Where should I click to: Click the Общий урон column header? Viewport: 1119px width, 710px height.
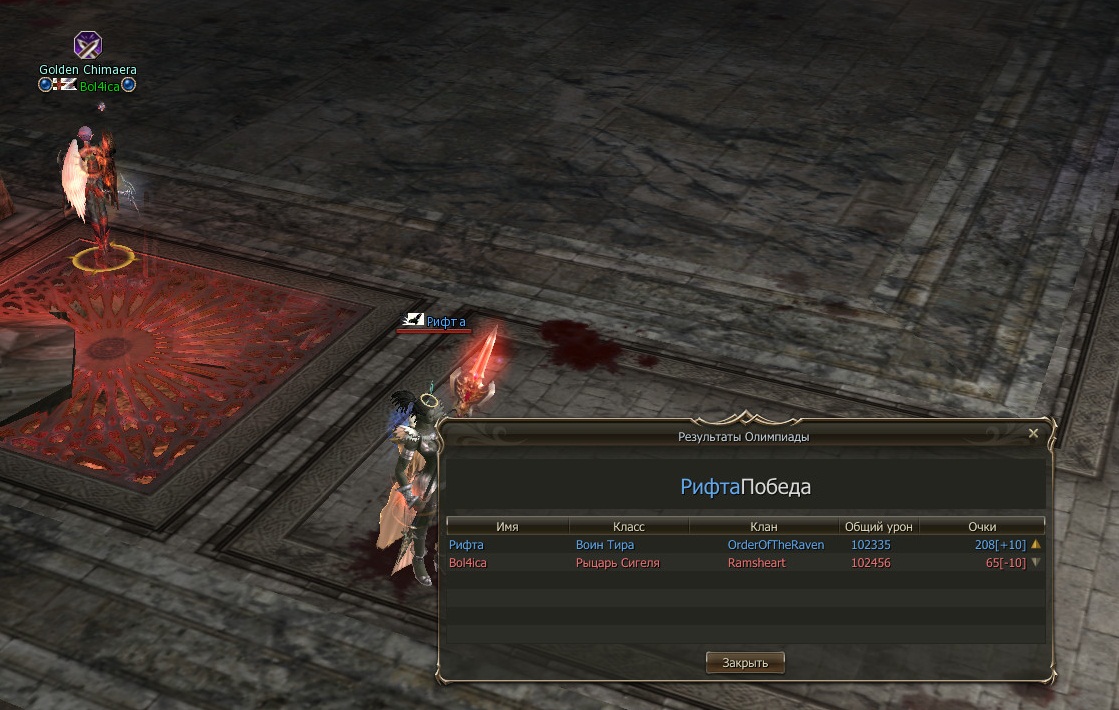pos(878,526)
